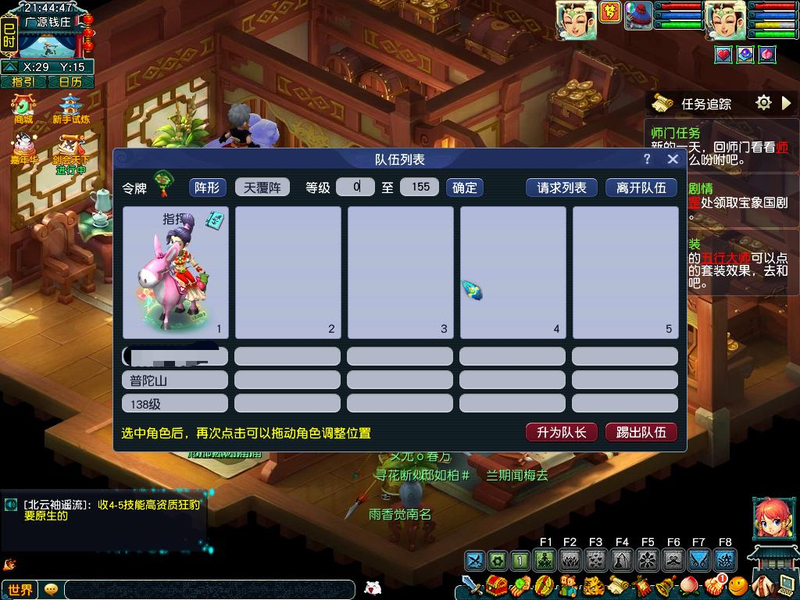This screenshot has height=600, width=800.
Task: Open the 日历 calendar button
Action: tap(70, 82)
